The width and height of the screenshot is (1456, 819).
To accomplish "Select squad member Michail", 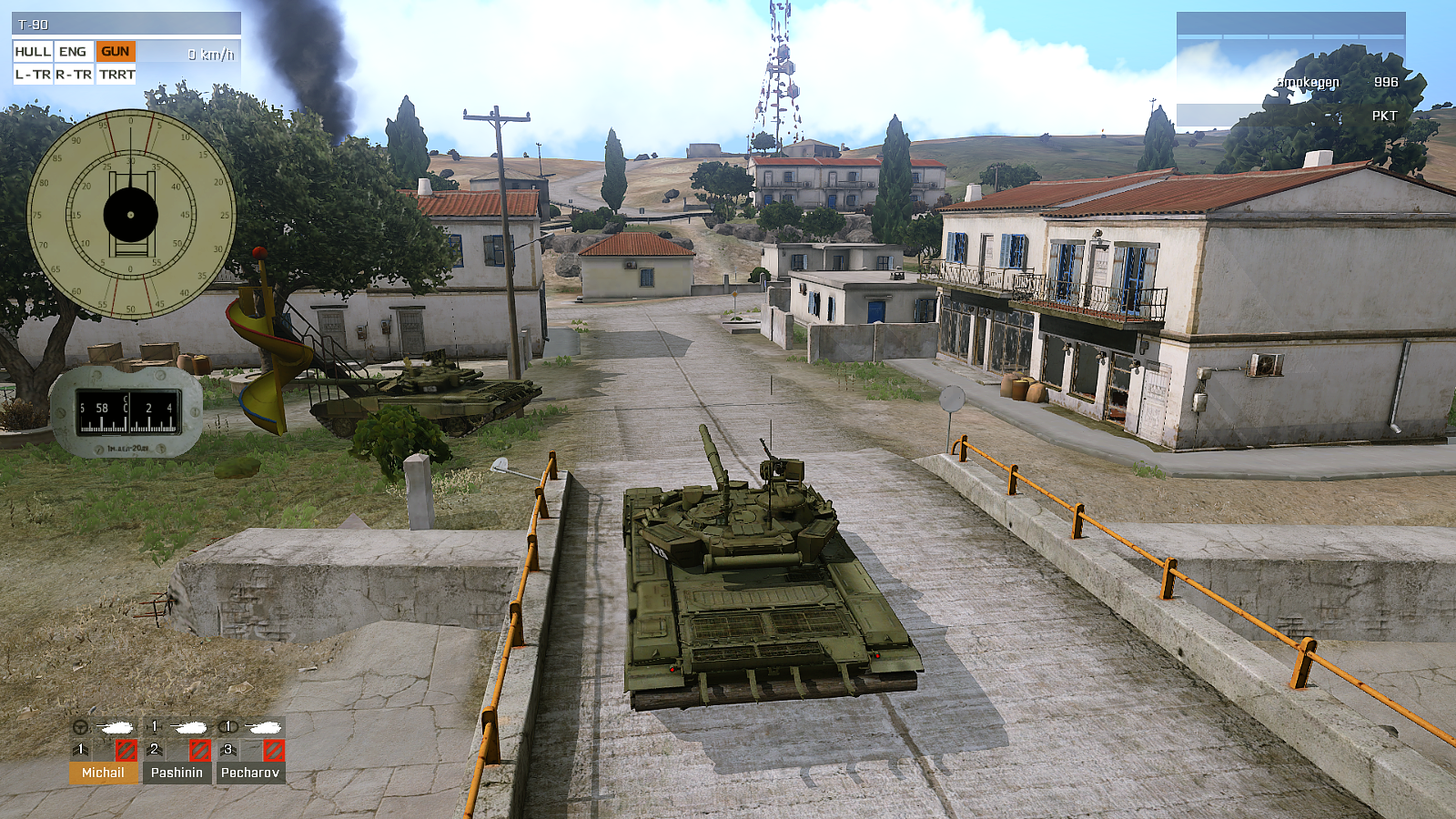I will pyautogui.click(x=103, y=772).
